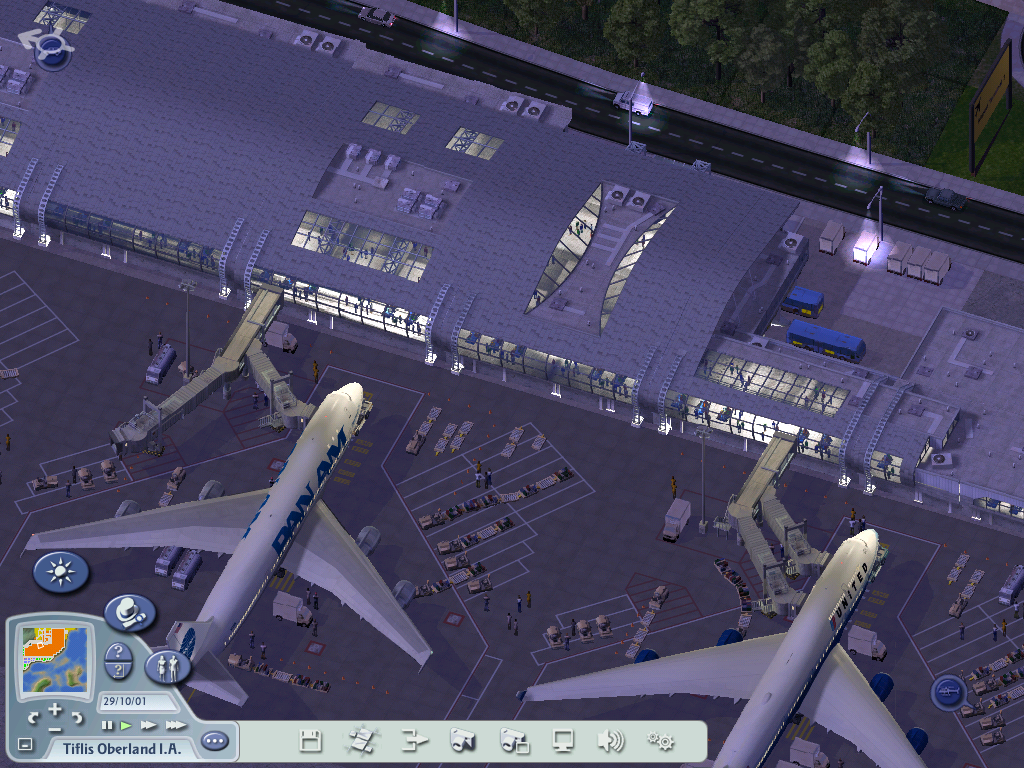Pause the simulation
Image resolution: width=1024 pixels, height=768 pixels.
[108, 725]
